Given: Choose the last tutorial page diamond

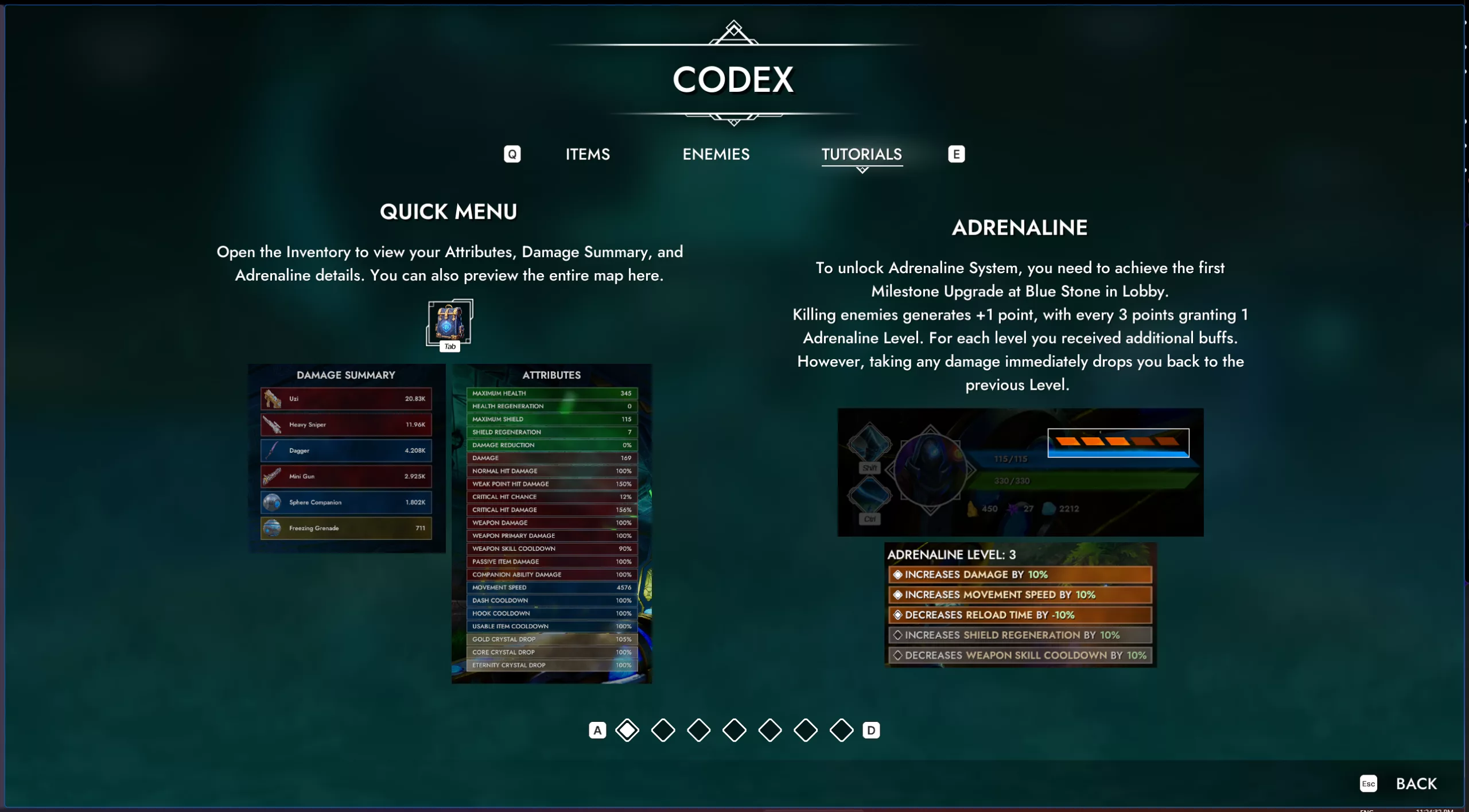Looking at the screenshot, I should coord(841,730).
